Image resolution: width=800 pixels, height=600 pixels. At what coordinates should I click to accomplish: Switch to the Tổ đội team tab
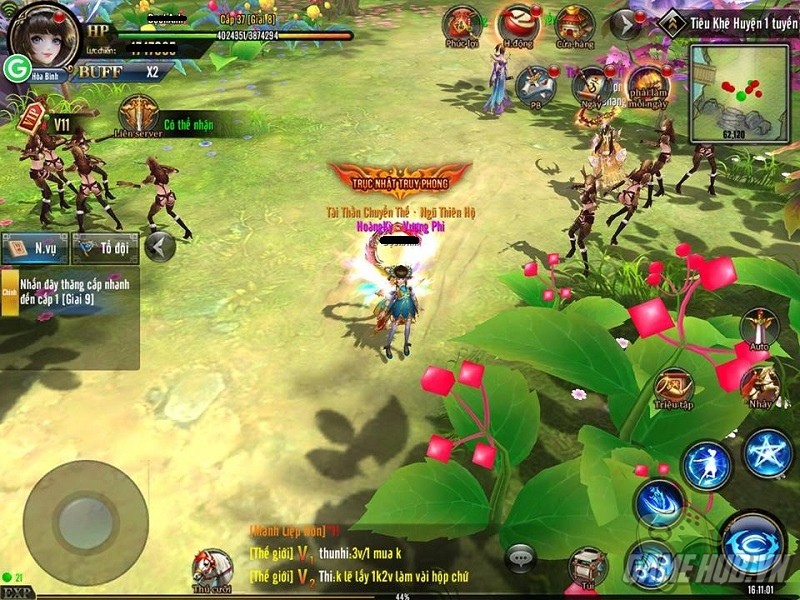[104, 246]
